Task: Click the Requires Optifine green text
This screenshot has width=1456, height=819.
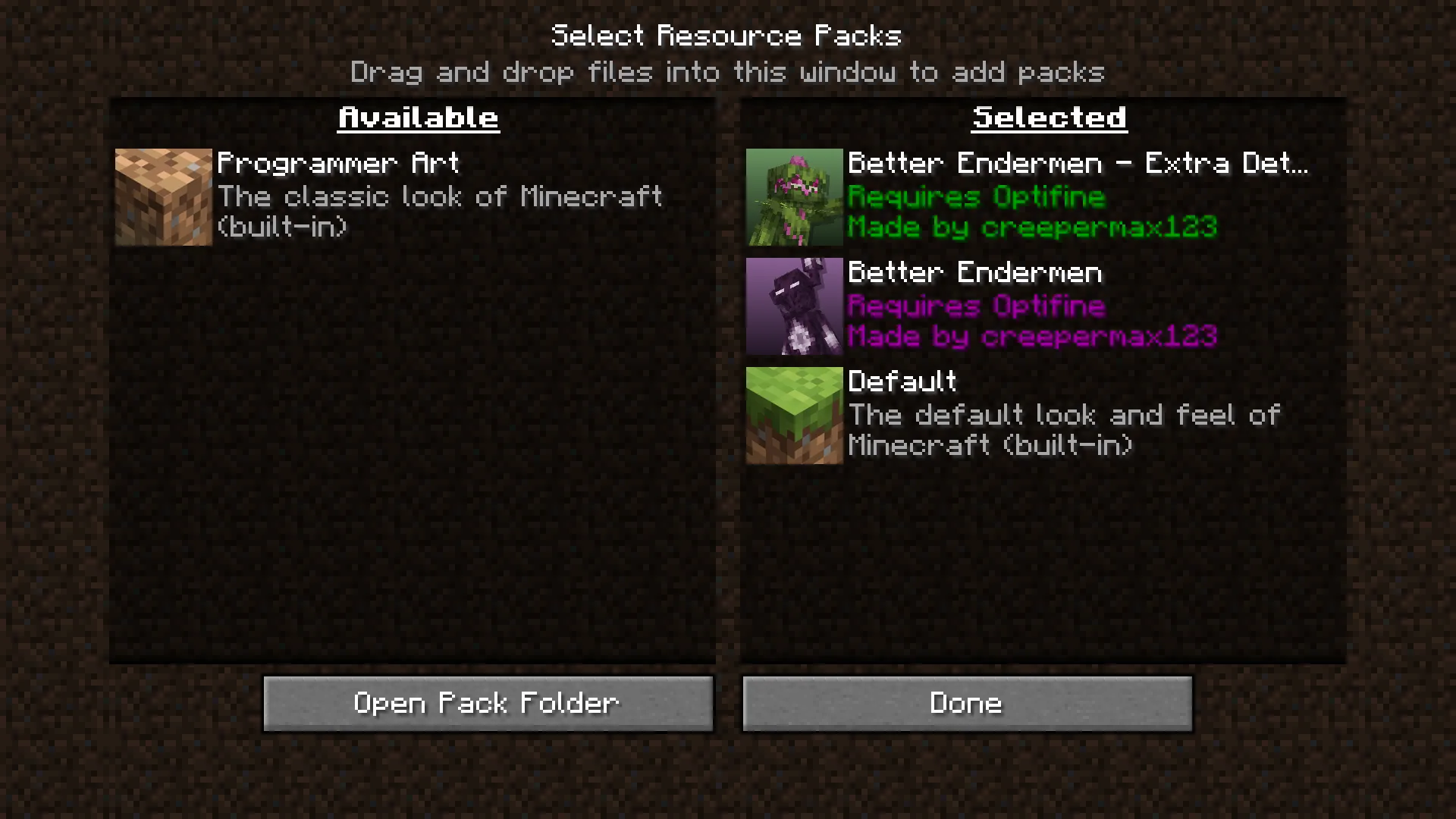Action: coord(975,196)
